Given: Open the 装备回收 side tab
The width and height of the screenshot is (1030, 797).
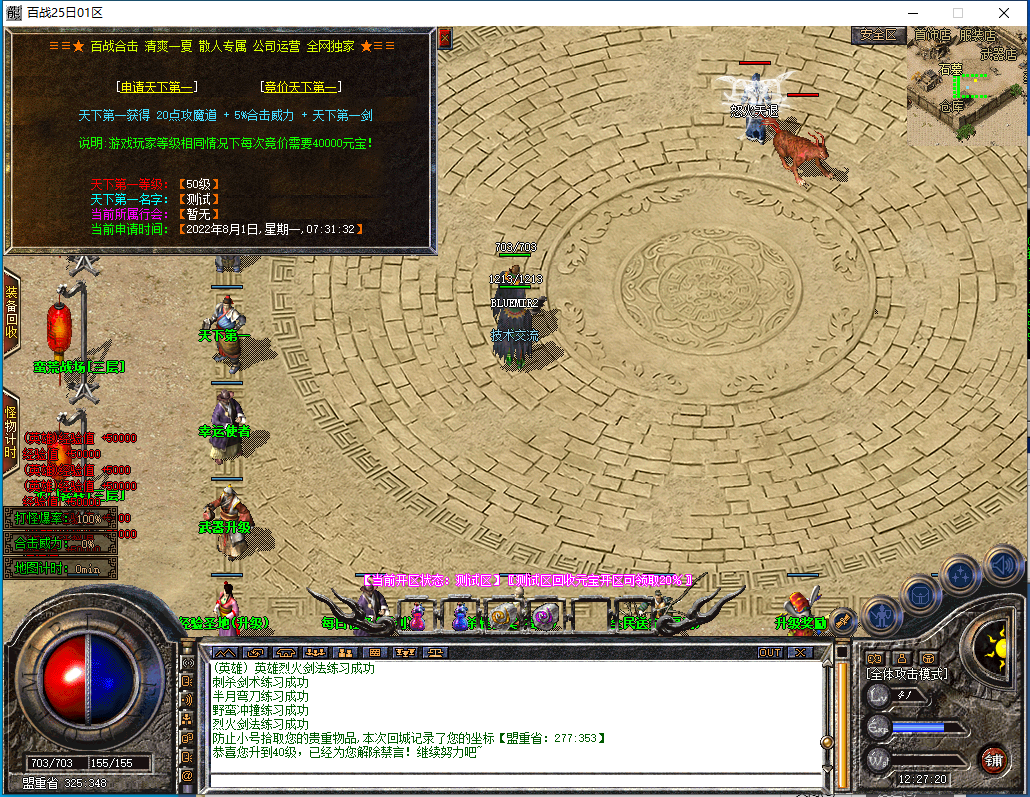Looking at the screenshot, I should 11,312.
